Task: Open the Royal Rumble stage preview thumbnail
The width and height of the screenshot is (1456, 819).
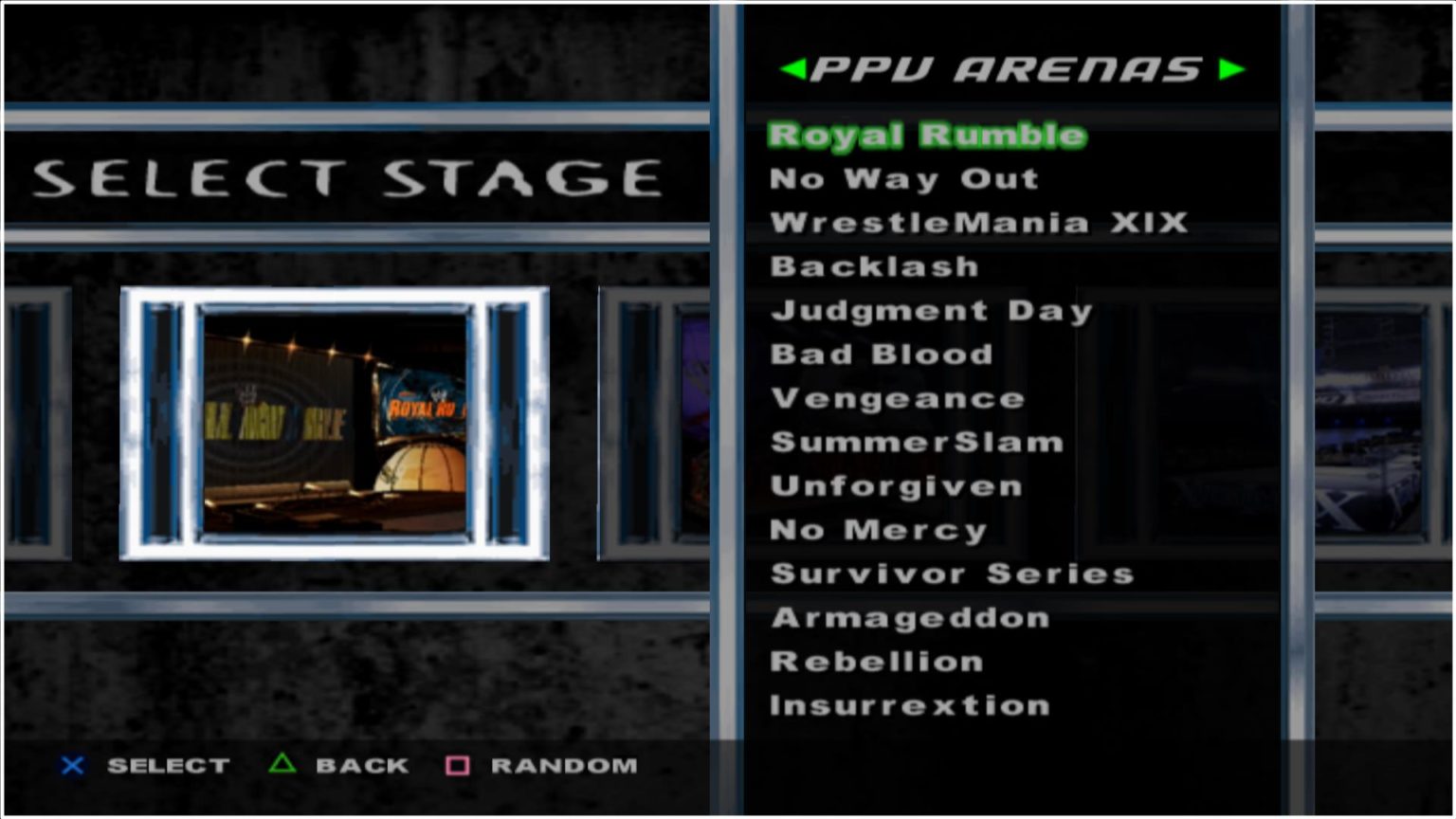Action: click(336, 422)
